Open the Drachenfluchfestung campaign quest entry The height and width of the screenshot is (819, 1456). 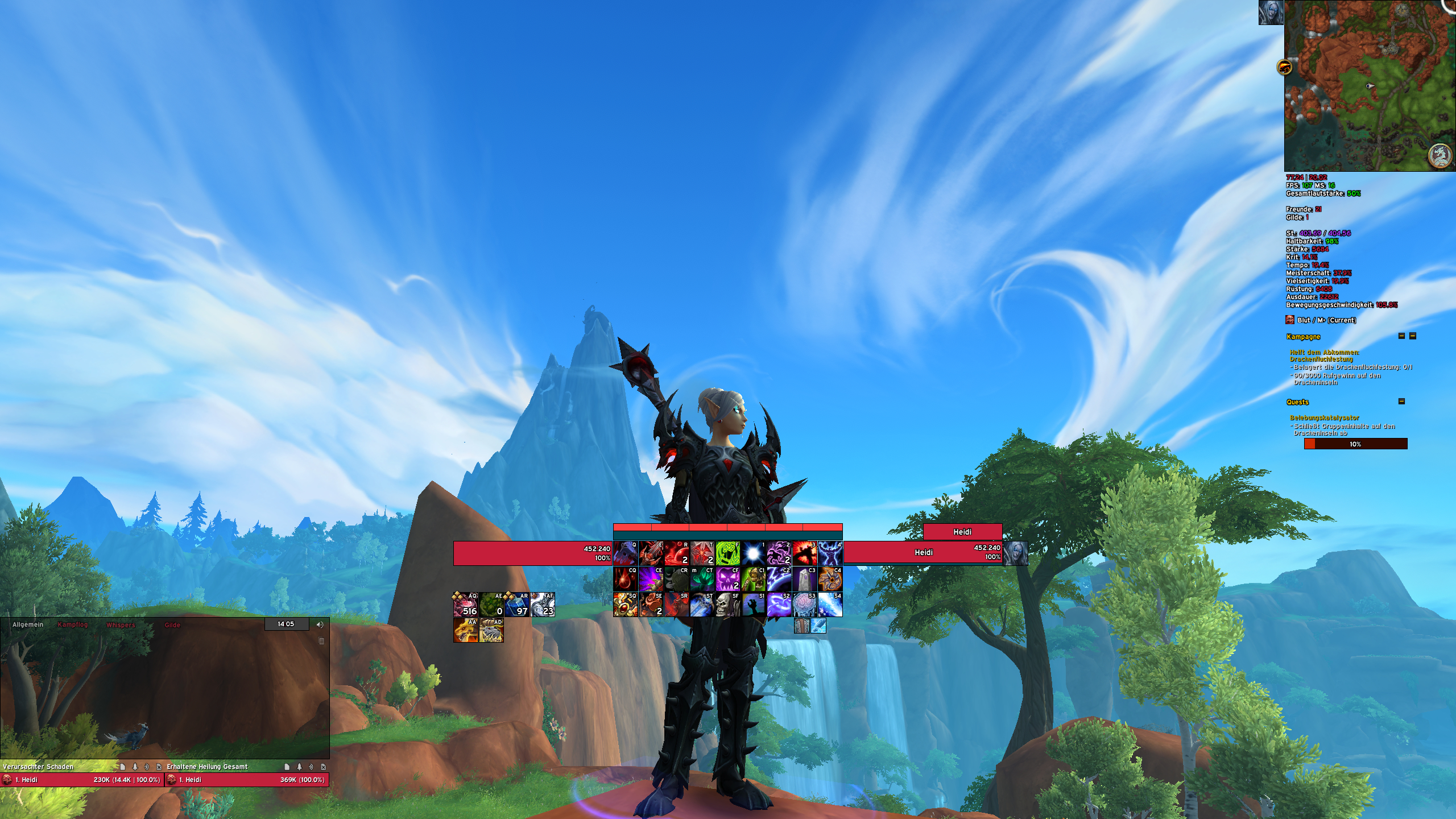(1324, 355)
